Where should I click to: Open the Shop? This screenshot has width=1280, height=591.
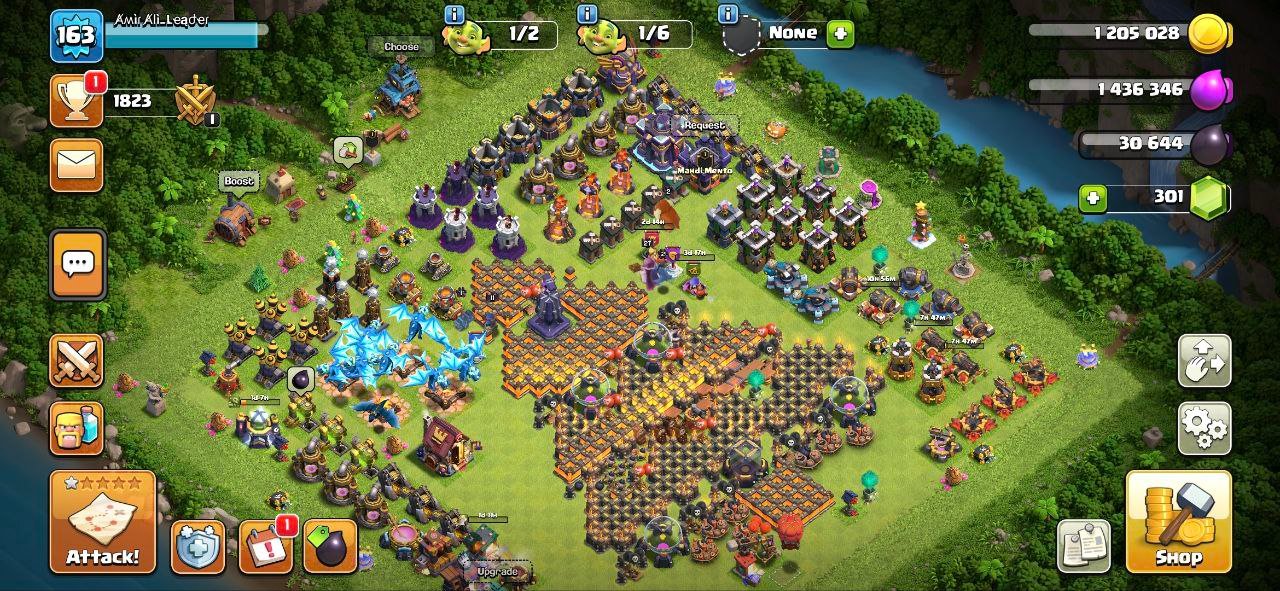[1178, 522]
